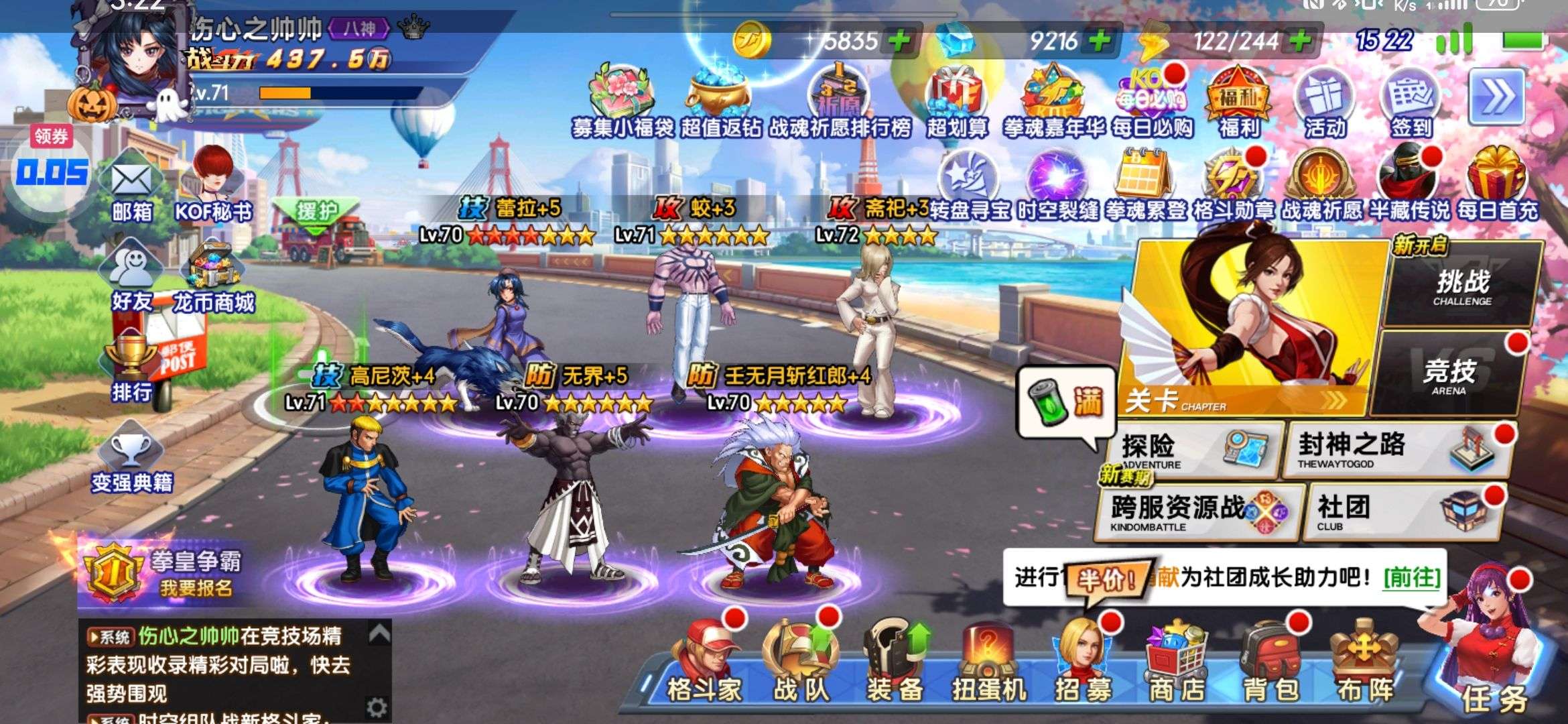Open the 招募 recruit menu
This screenshot has height=724, width=1568.
pyautogui.click(x=1083, y=664)
